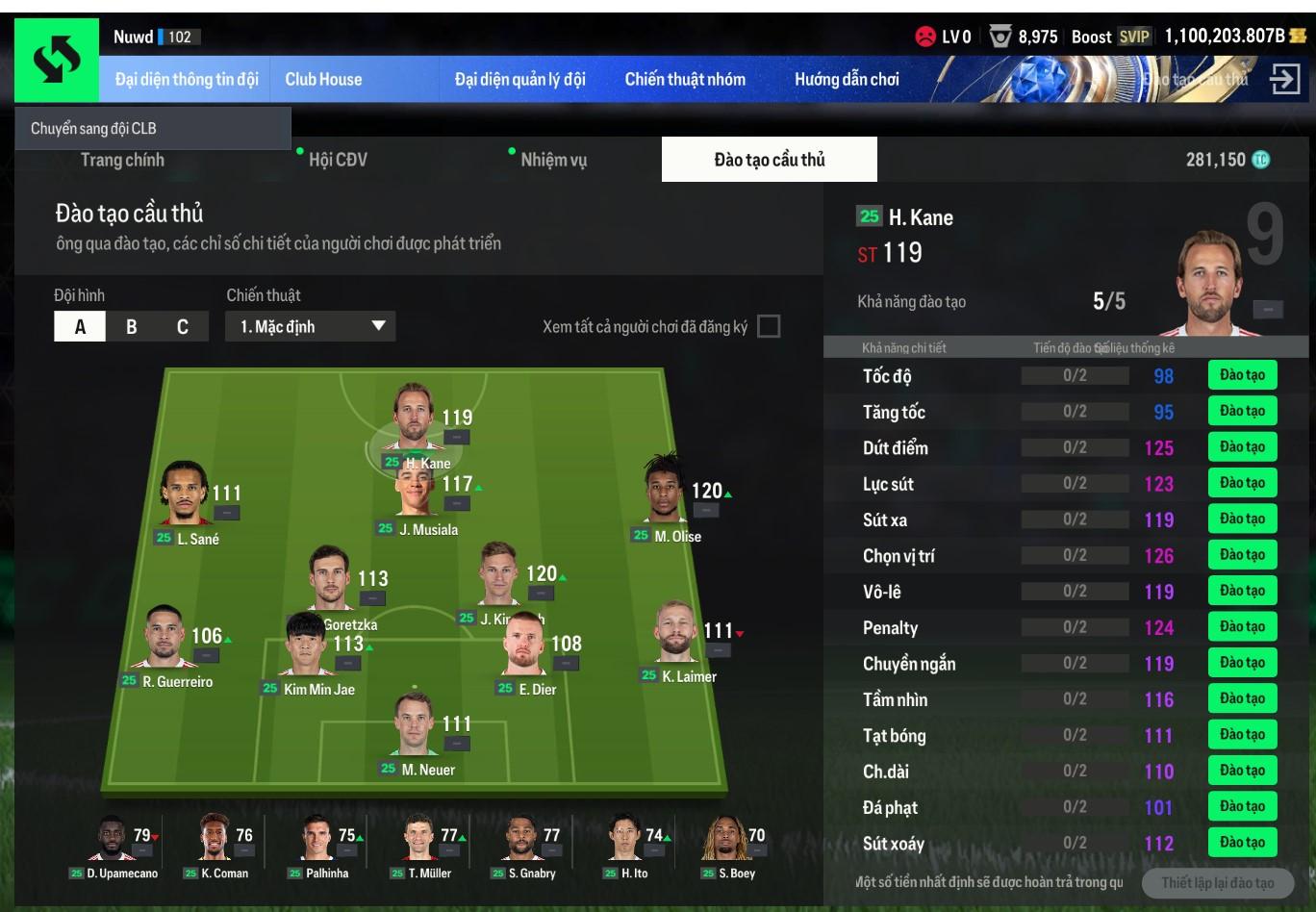The width and height of the screenshot is (1316, 912).
Task: Open the Mặc định tactics dropdown
Action: coord(311,327)
